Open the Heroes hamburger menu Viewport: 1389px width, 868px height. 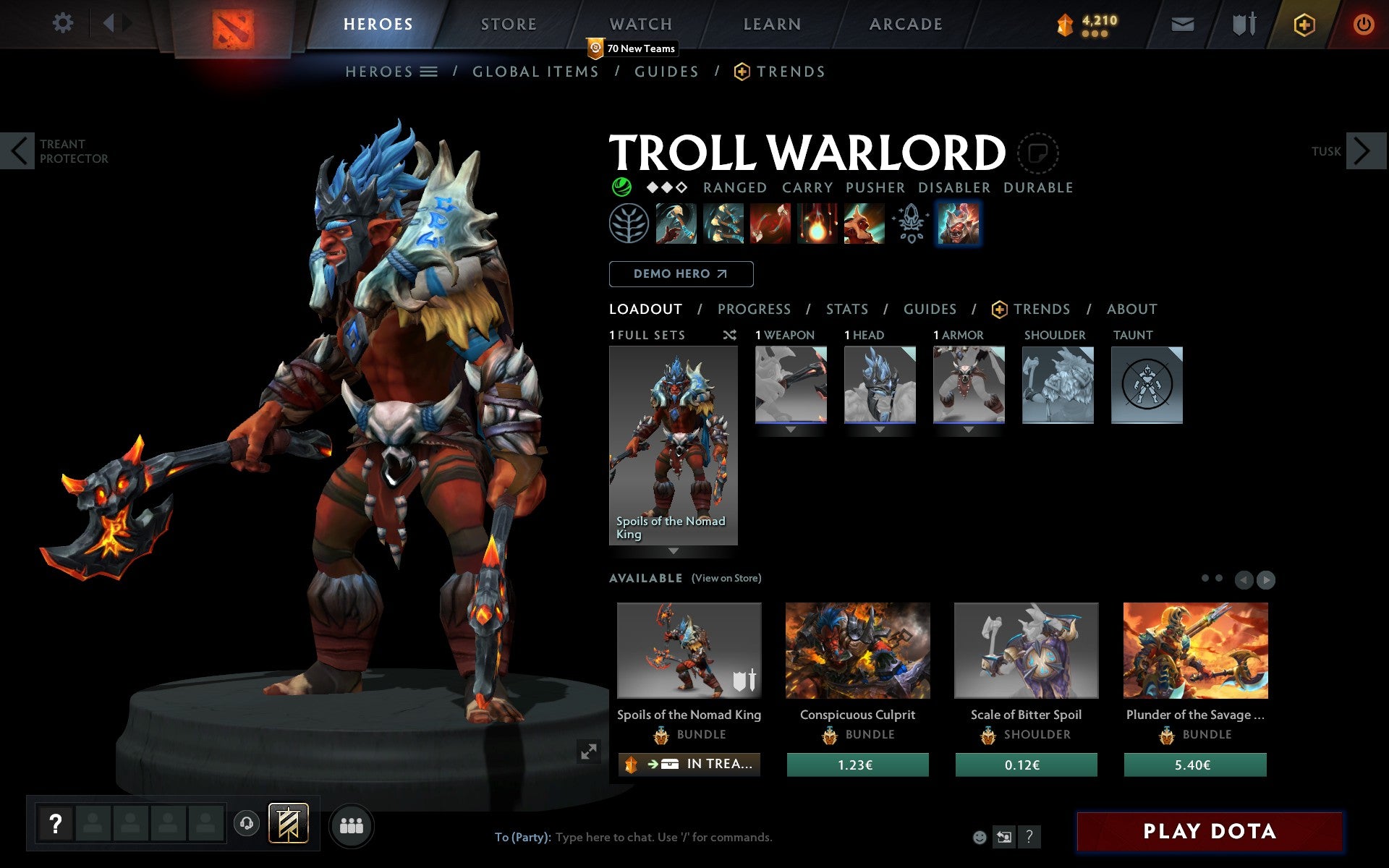430,72
